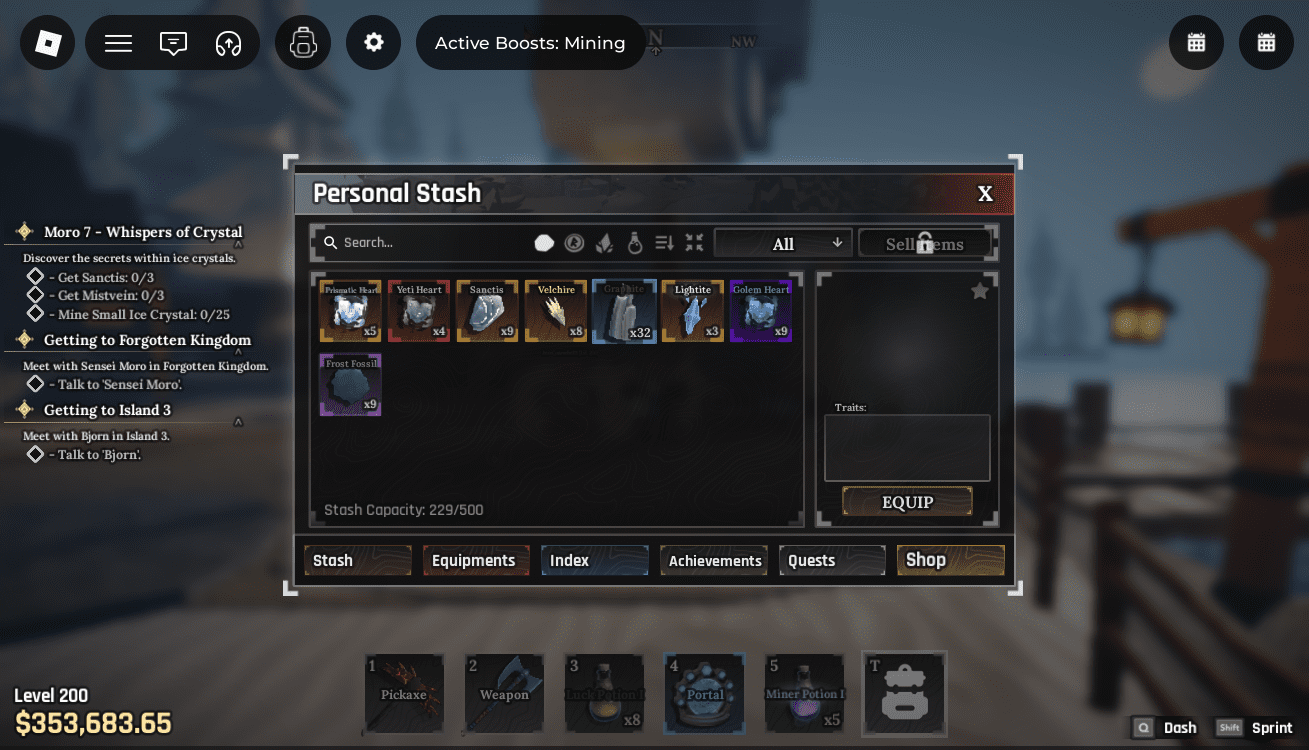The width and height of the screenshot is (1309, 750).
Task: Select the Graphite x32 stack
Action: click(x=624, y=310)
